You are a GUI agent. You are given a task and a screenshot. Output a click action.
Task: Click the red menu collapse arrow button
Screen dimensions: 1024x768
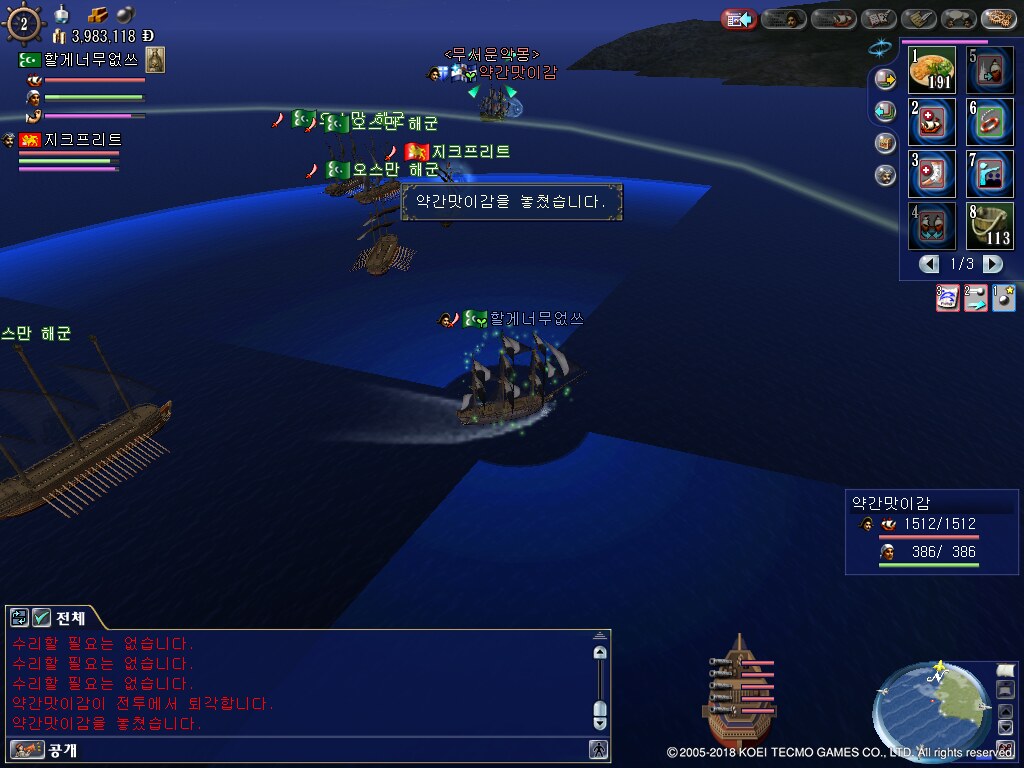pos(738,18)
